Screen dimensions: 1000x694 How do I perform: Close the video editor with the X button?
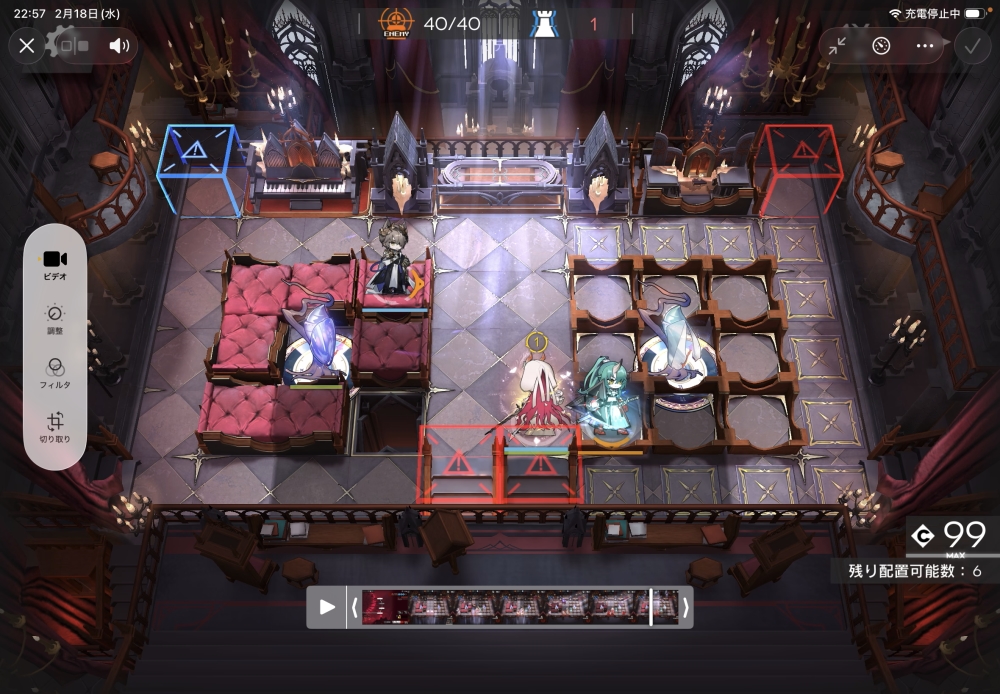pos(27,45)
